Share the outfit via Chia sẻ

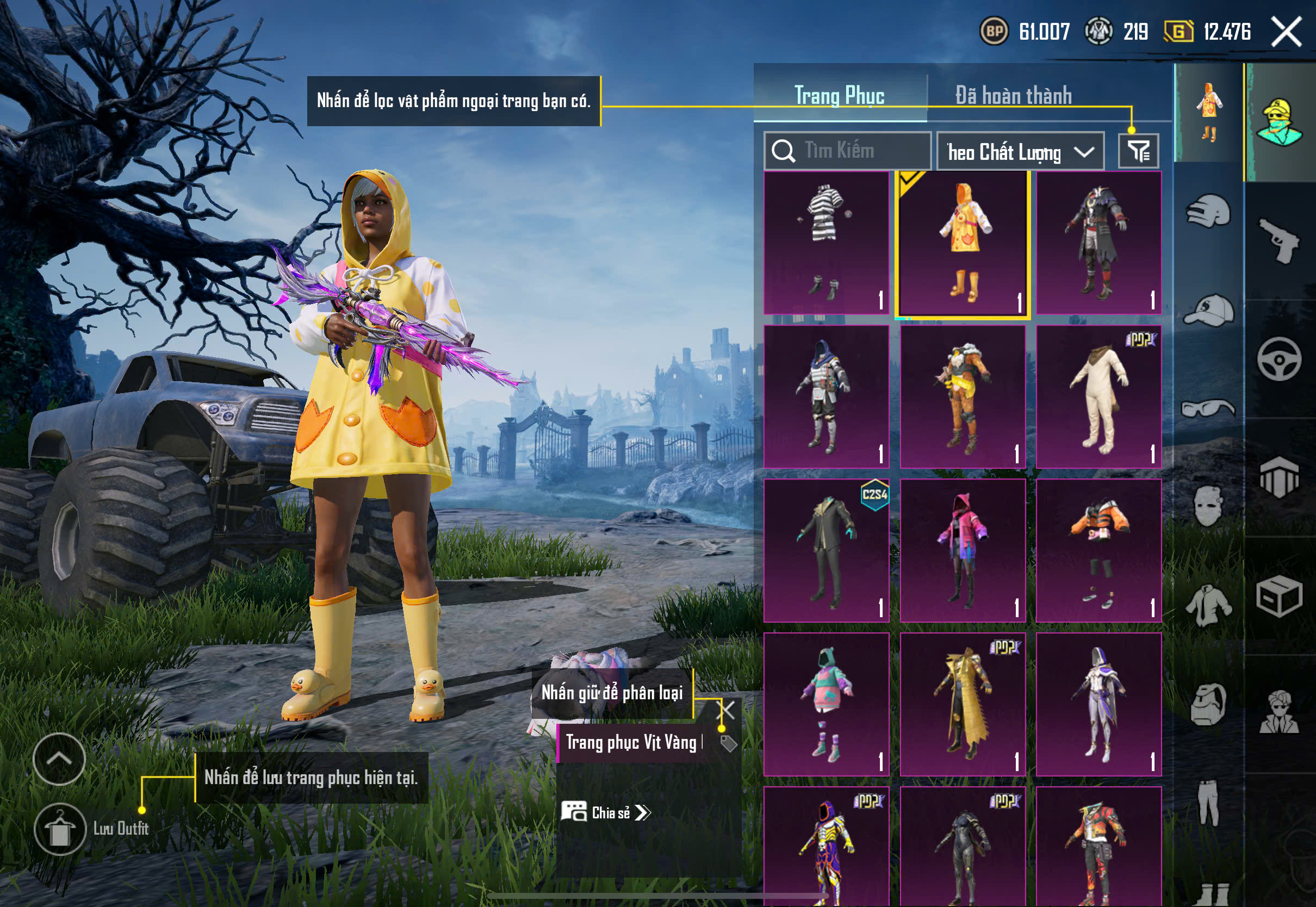coord(606,813)
